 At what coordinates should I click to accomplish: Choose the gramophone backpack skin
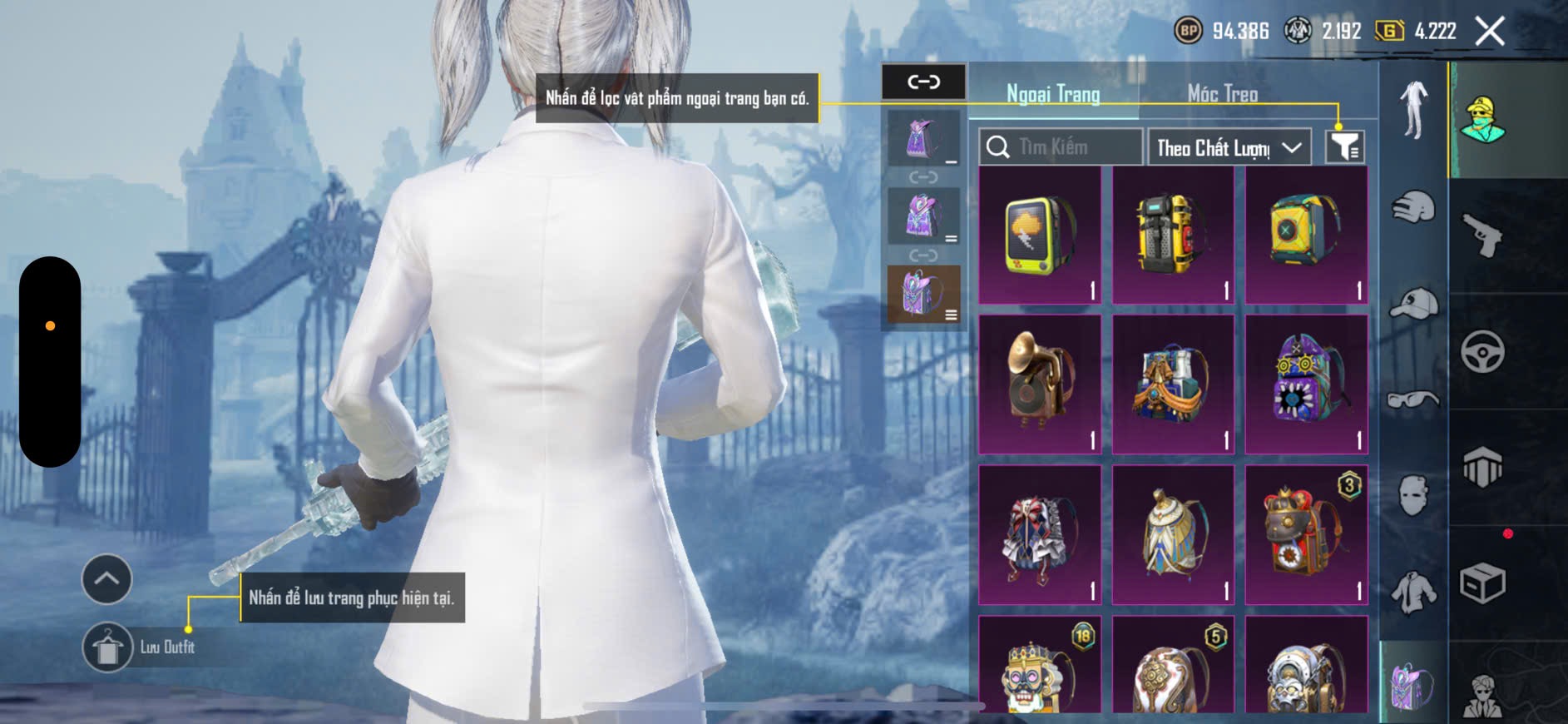(x=1040, y=384)
